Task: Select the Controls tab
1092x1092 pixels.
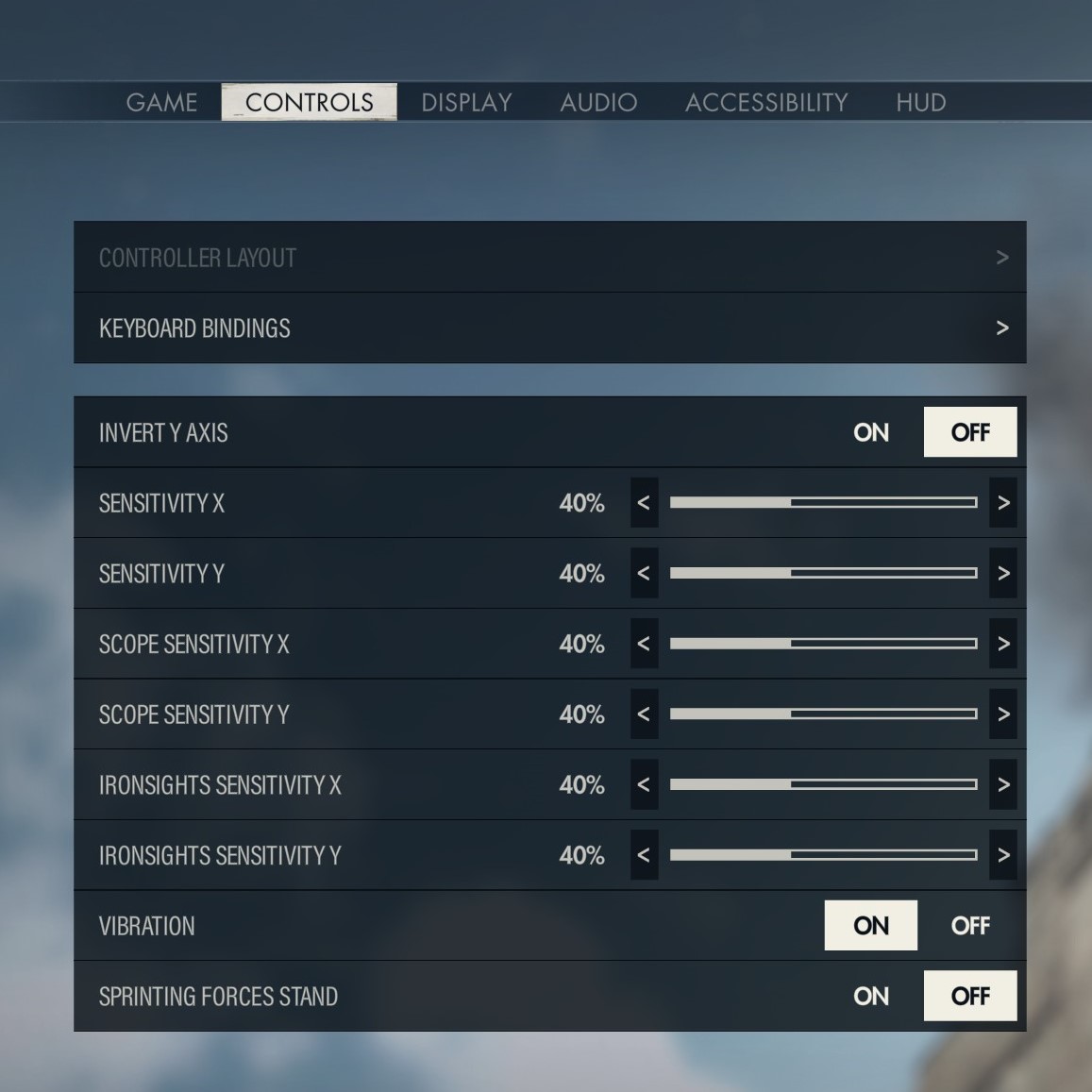Action: (x=309, y=102)
